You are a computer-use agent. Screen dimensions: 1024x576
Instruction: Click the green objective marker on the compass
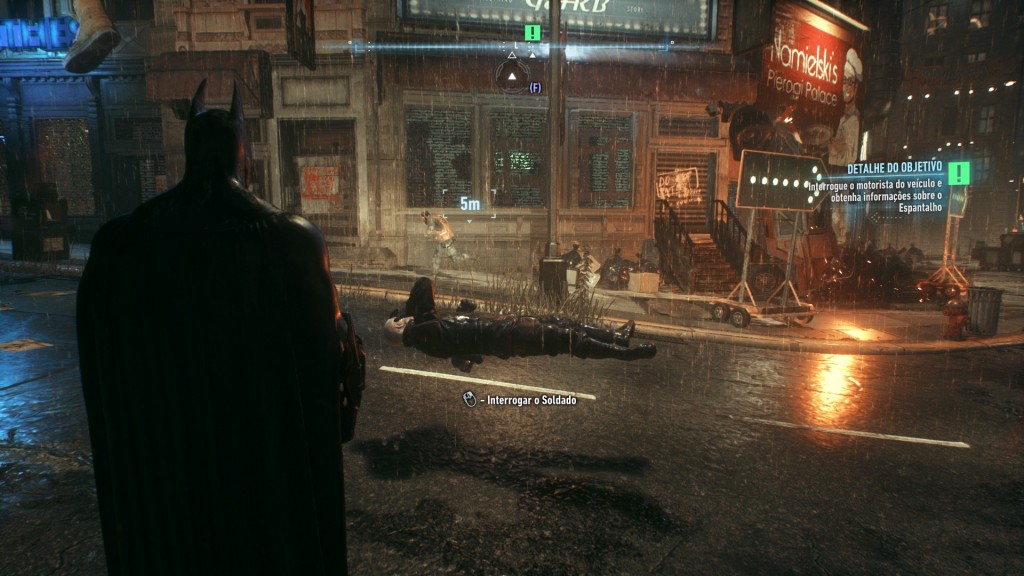coord(533,33)
